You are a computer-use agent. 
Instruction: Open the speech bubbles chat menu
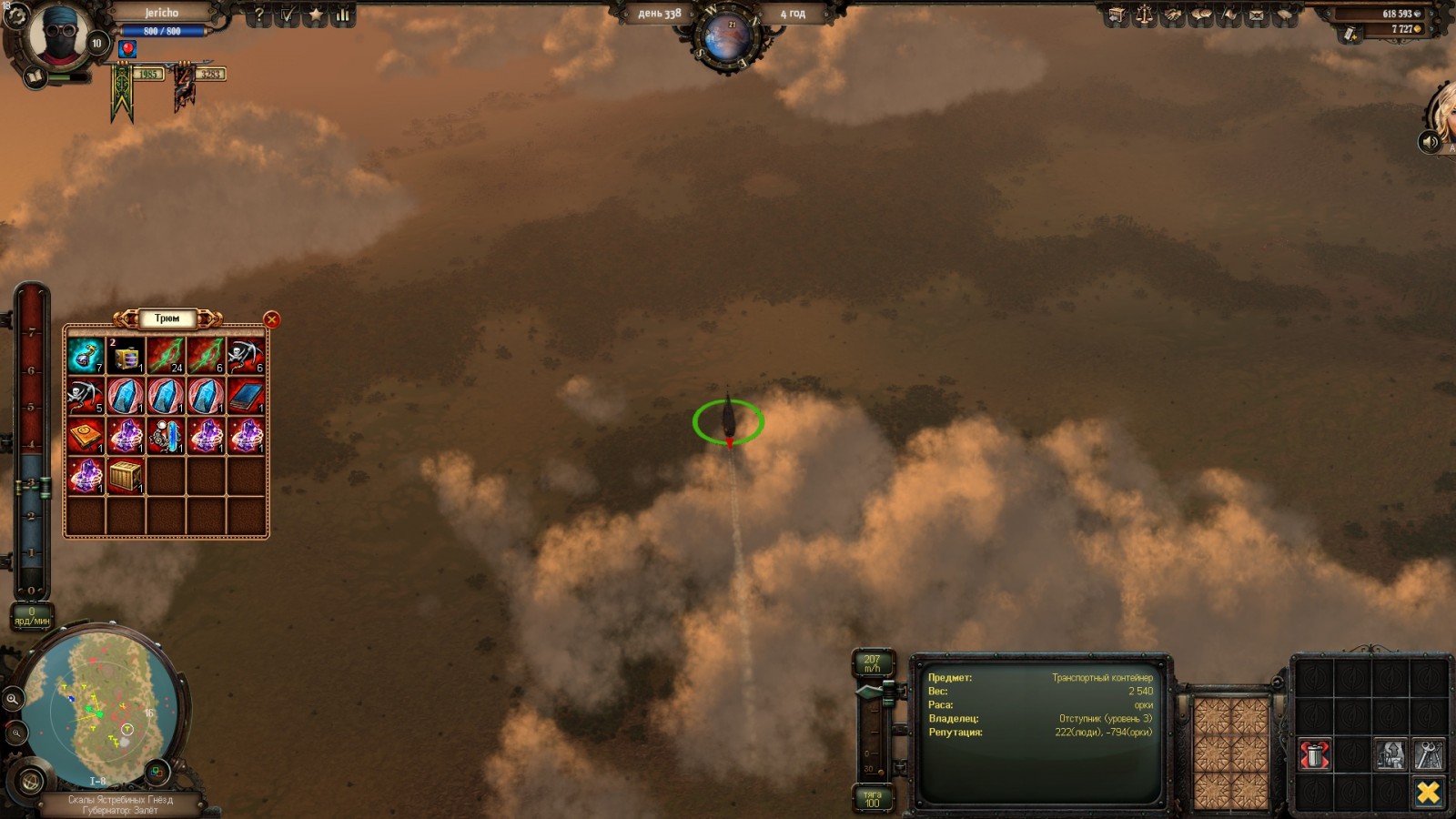[x=1201, y=15]
